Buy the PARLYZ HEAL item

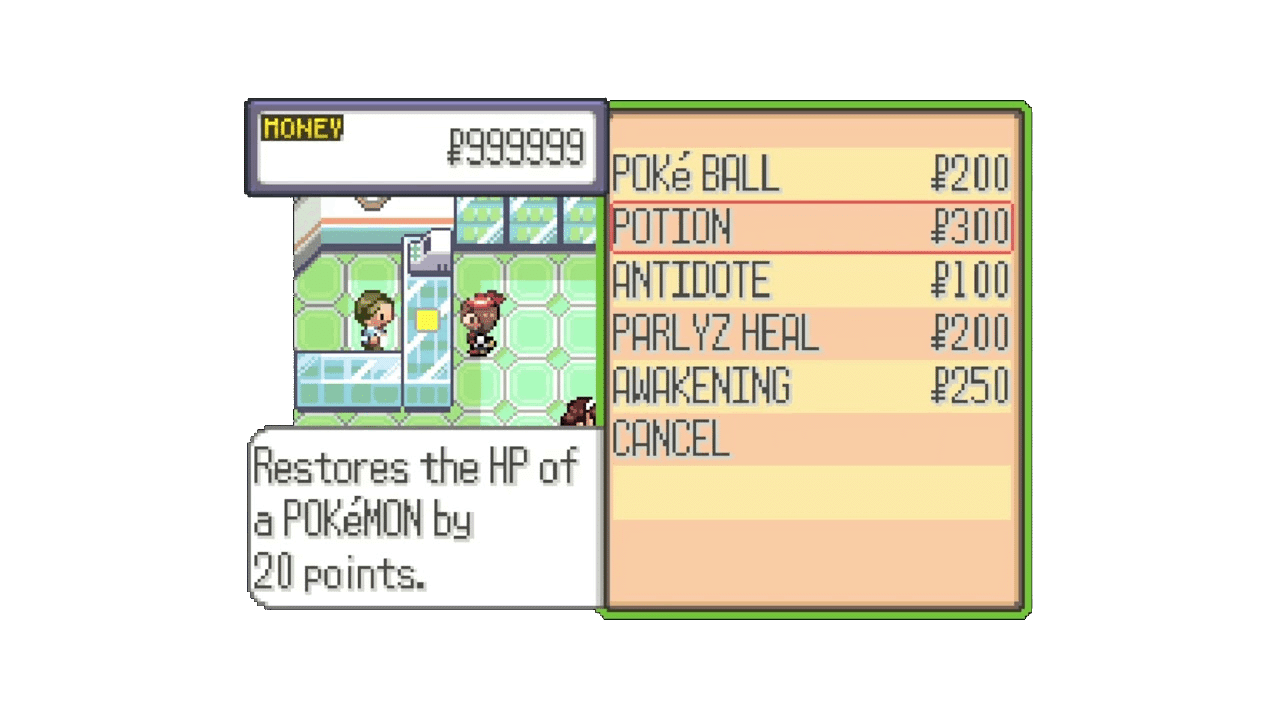click(x=715, y=334)
